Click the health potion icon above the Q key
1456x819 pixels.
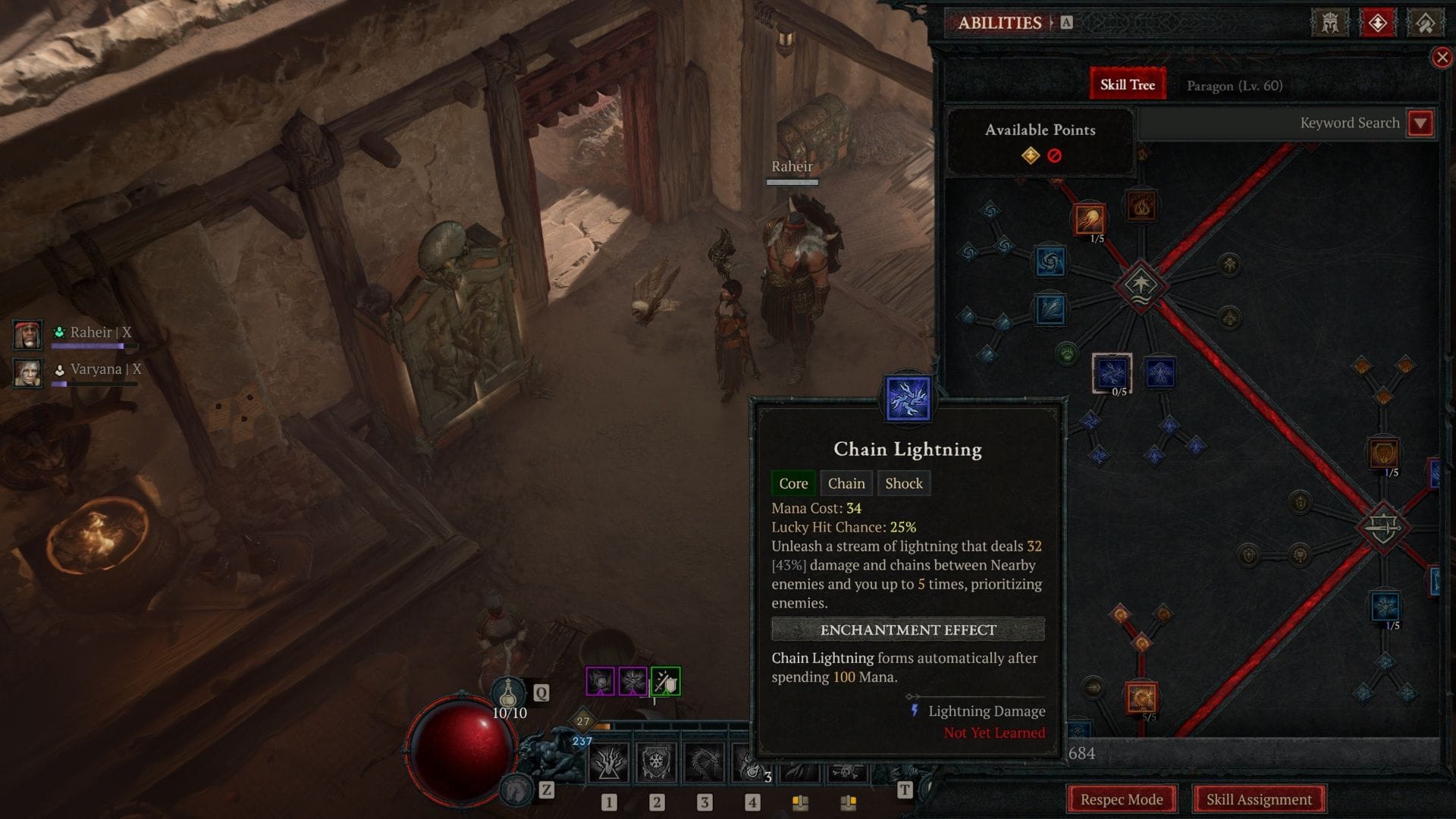pos(509,692)
